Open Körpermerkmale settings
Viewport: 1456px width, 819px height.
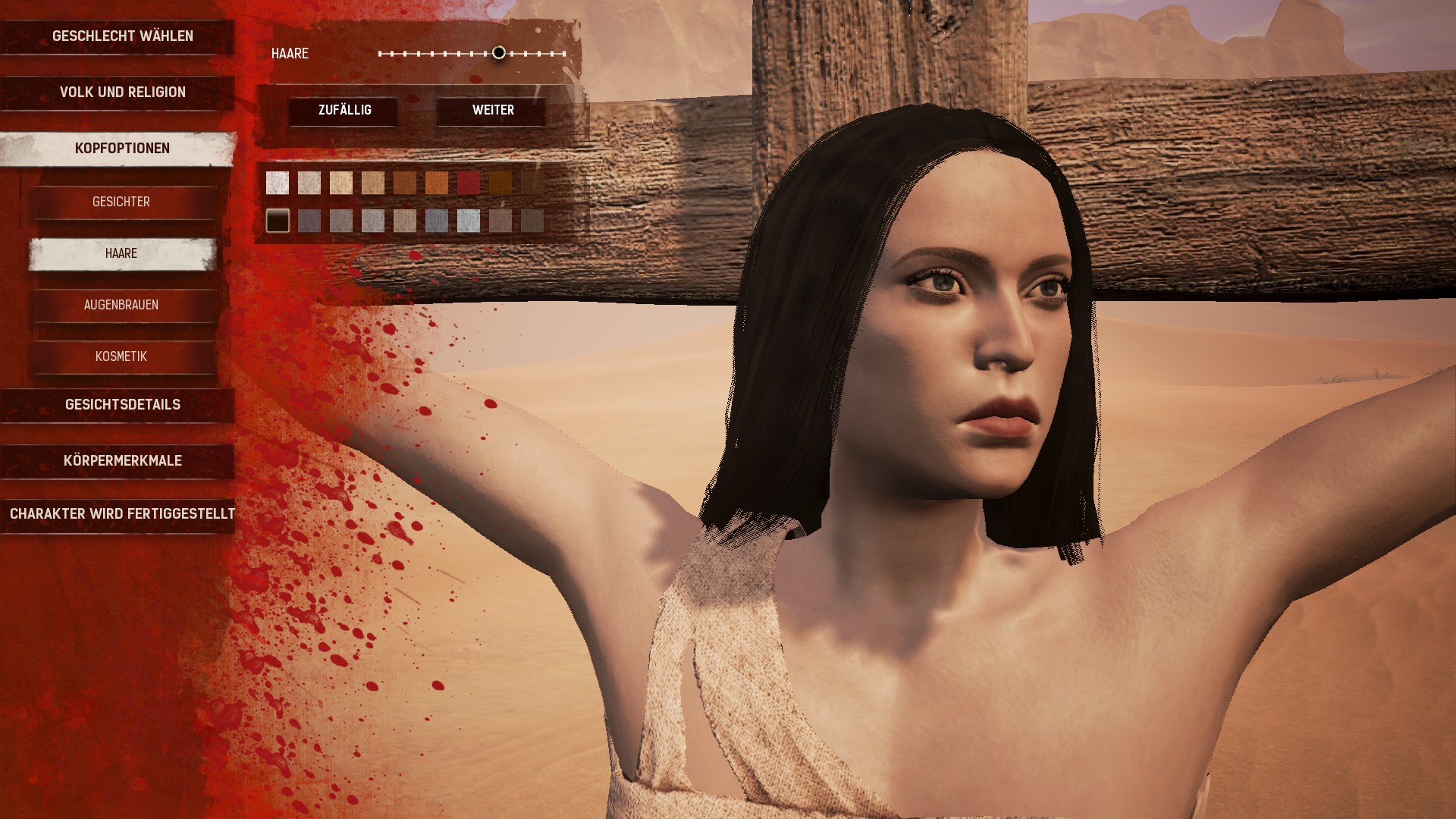tap(122, 461)
